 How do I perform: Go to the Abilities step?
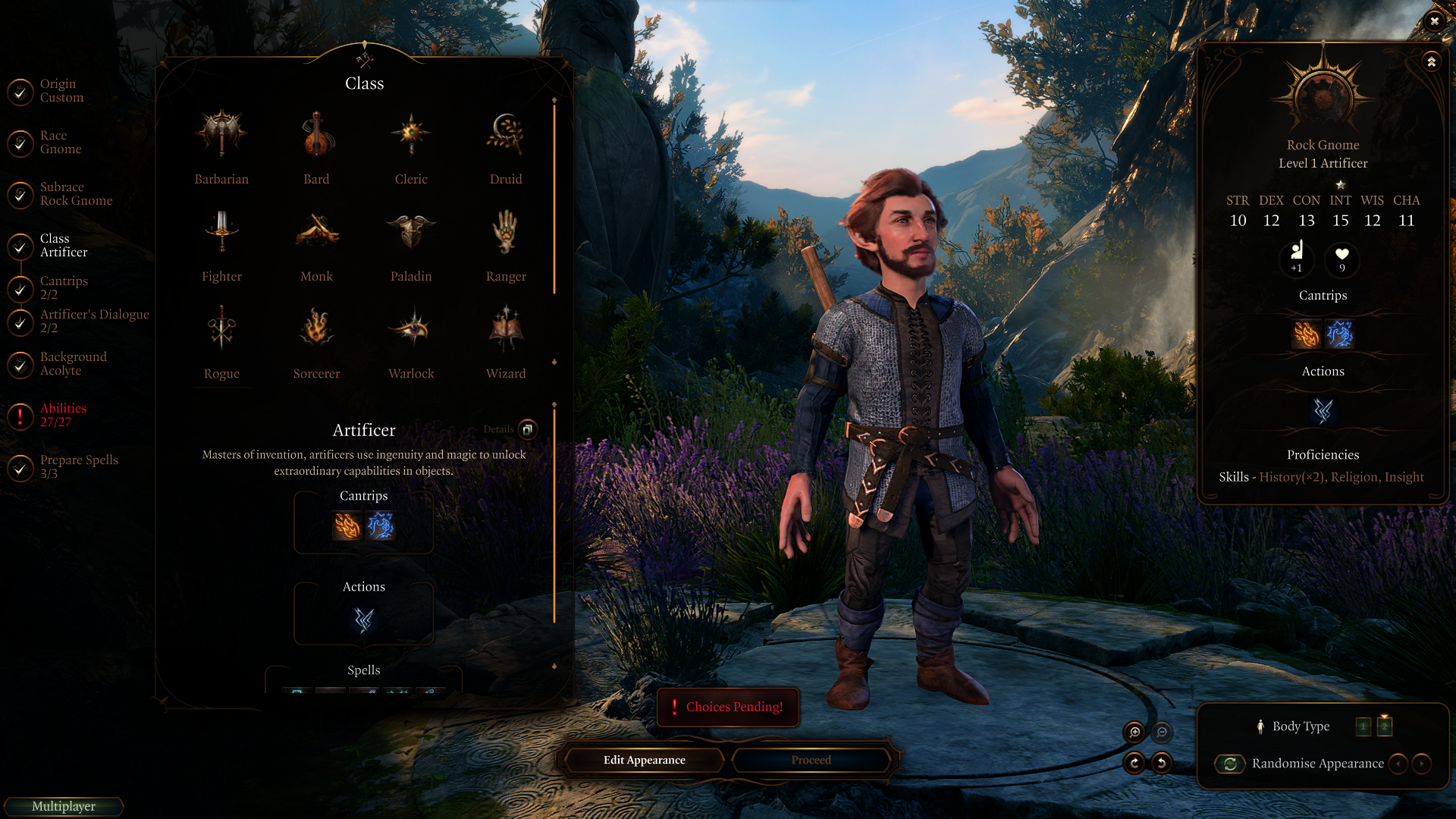coord(63,415)
